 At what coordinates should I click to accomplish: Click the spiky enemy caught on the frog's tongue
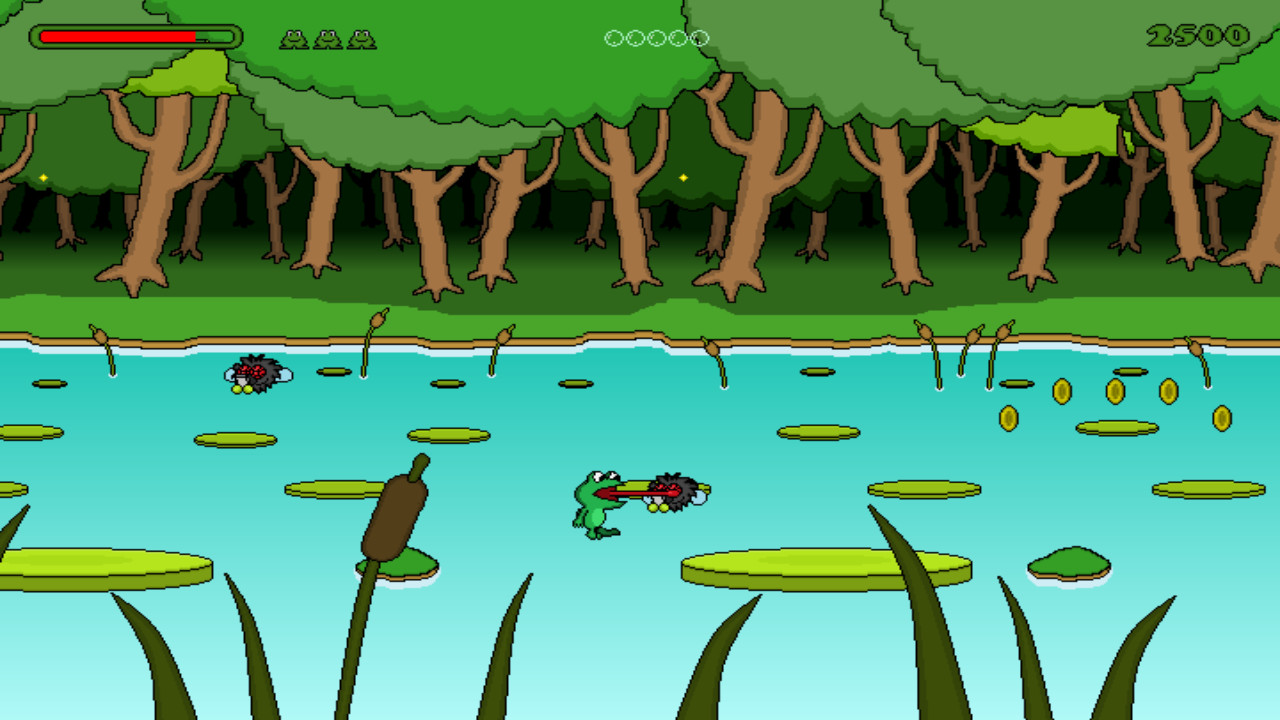[x=673, y=490]
